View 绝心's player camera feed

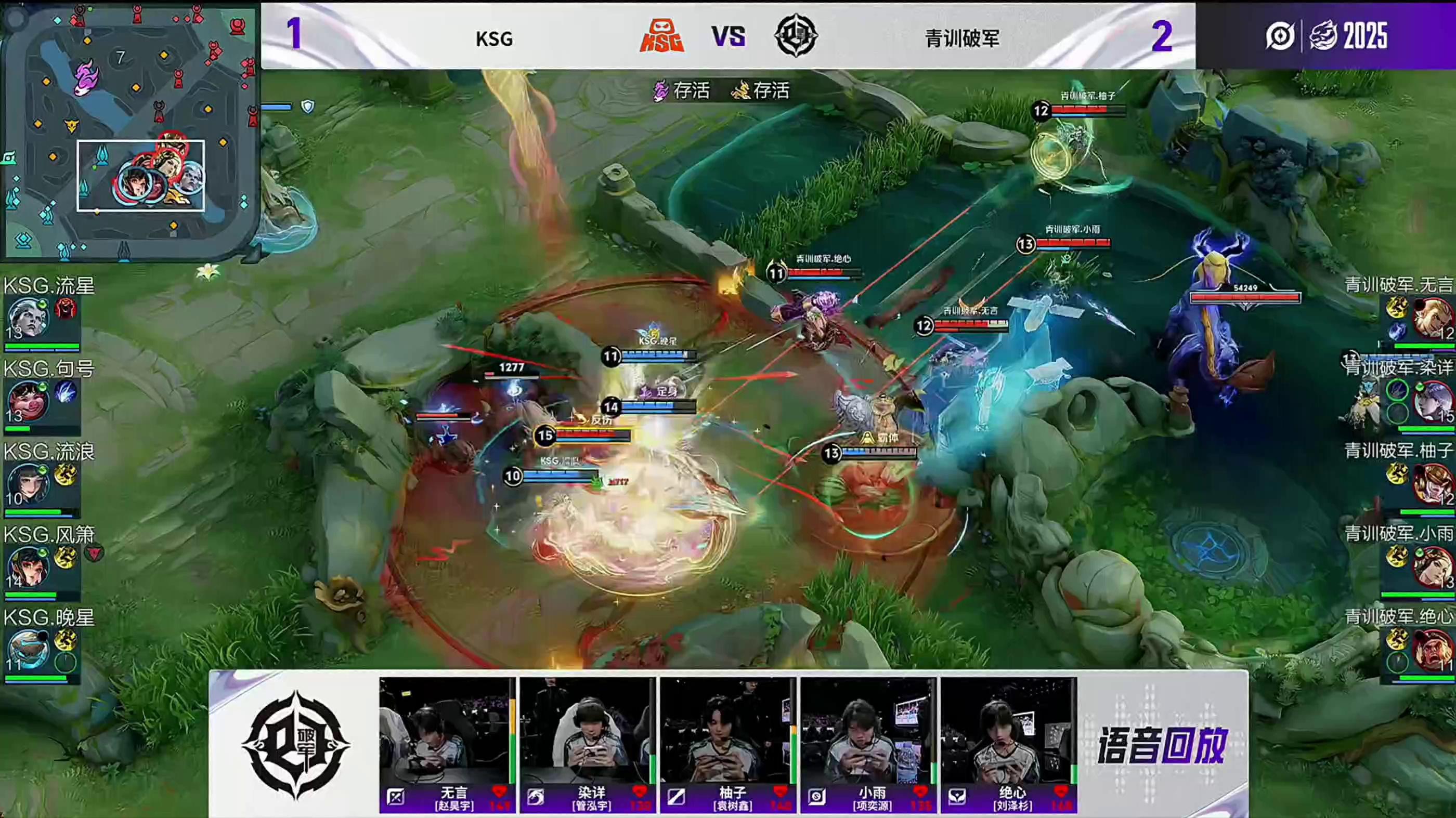click(x=1008, y=732)
